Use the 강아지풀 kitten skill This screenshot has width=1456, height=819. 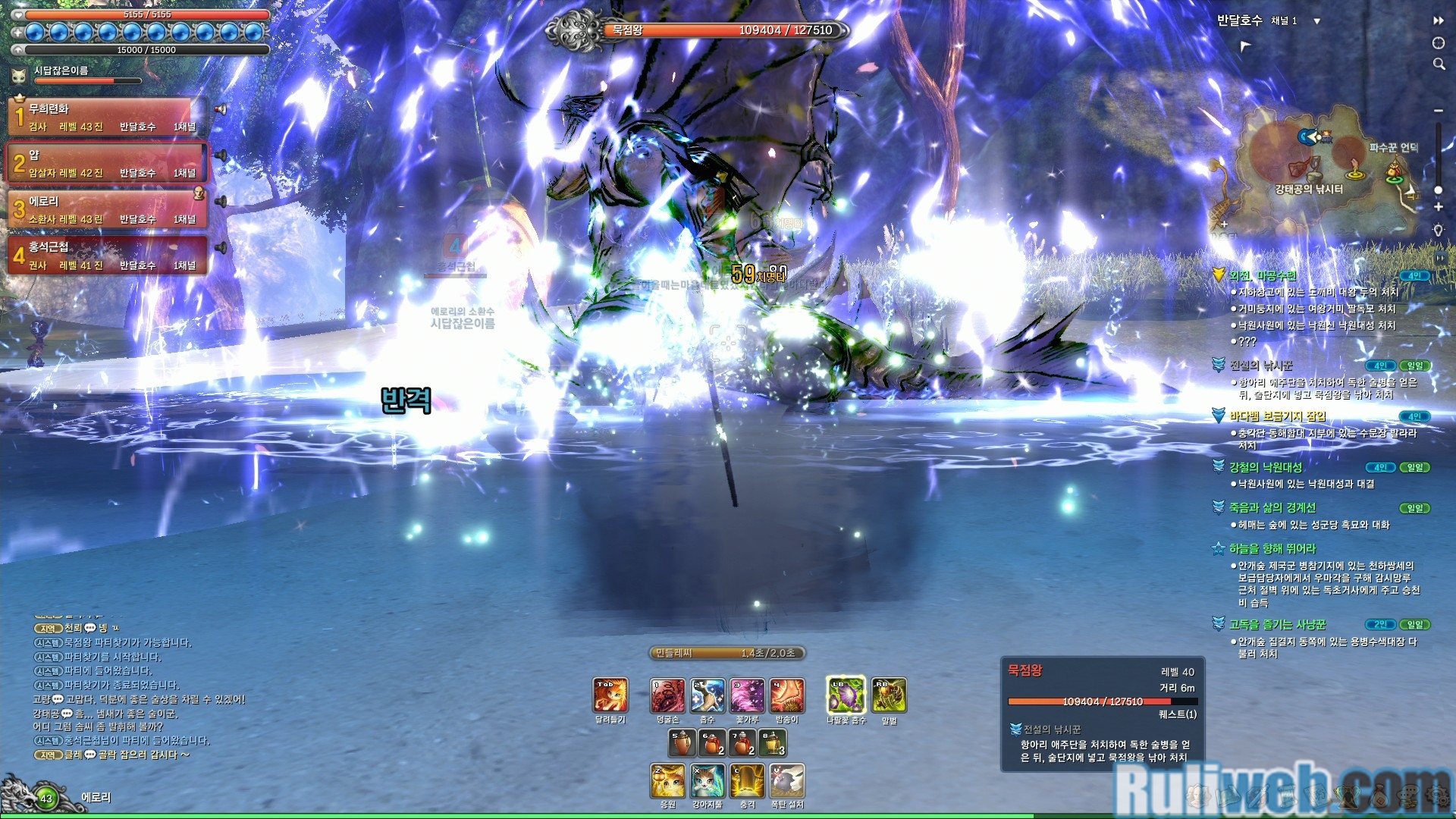pos(708,781)
